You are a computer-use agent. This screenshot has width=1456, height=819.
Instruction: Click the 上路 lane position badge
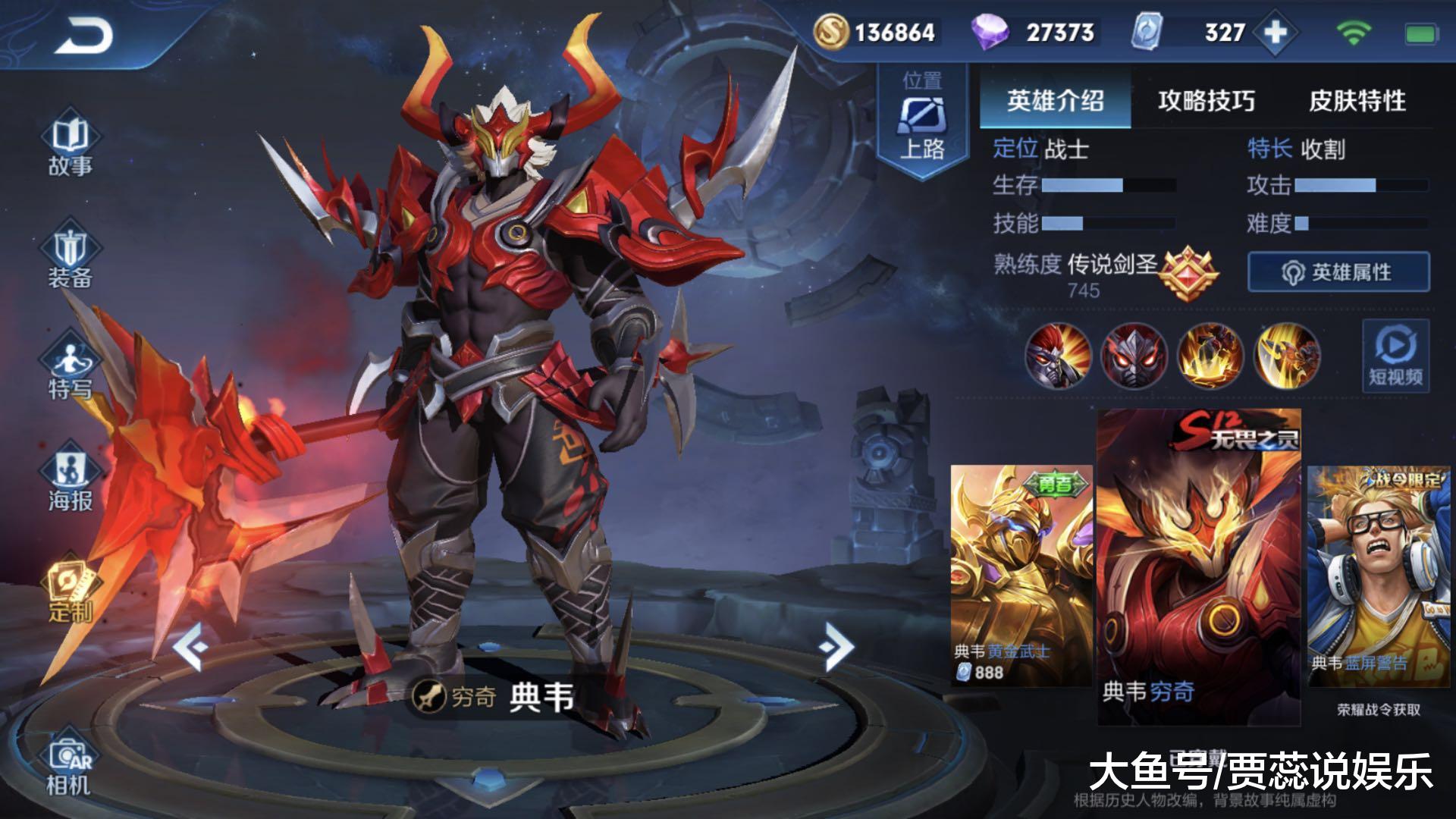(921, 121)
